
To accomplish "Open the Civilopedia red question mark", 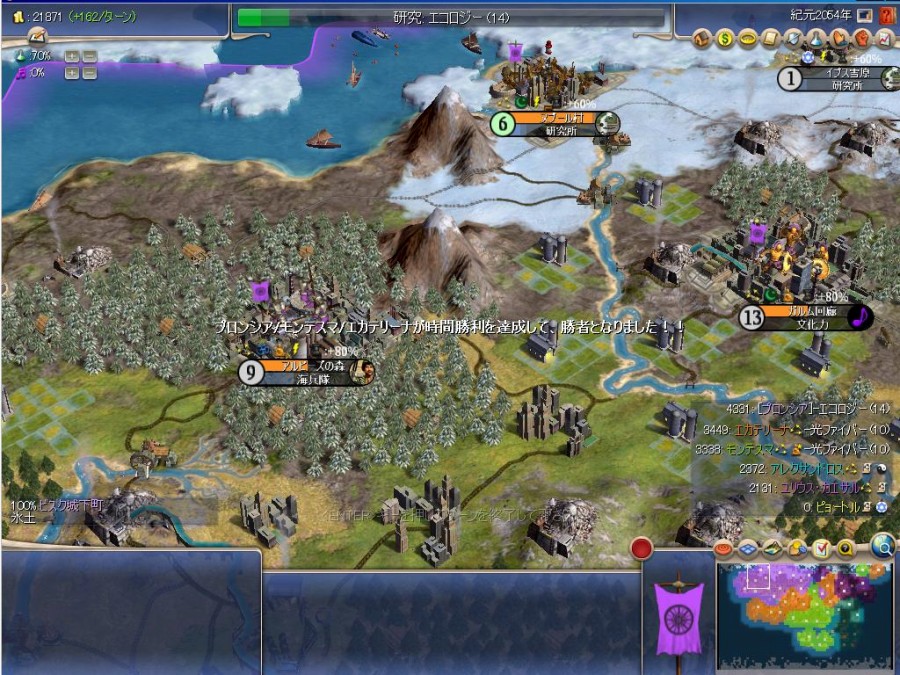I will 886,15.
